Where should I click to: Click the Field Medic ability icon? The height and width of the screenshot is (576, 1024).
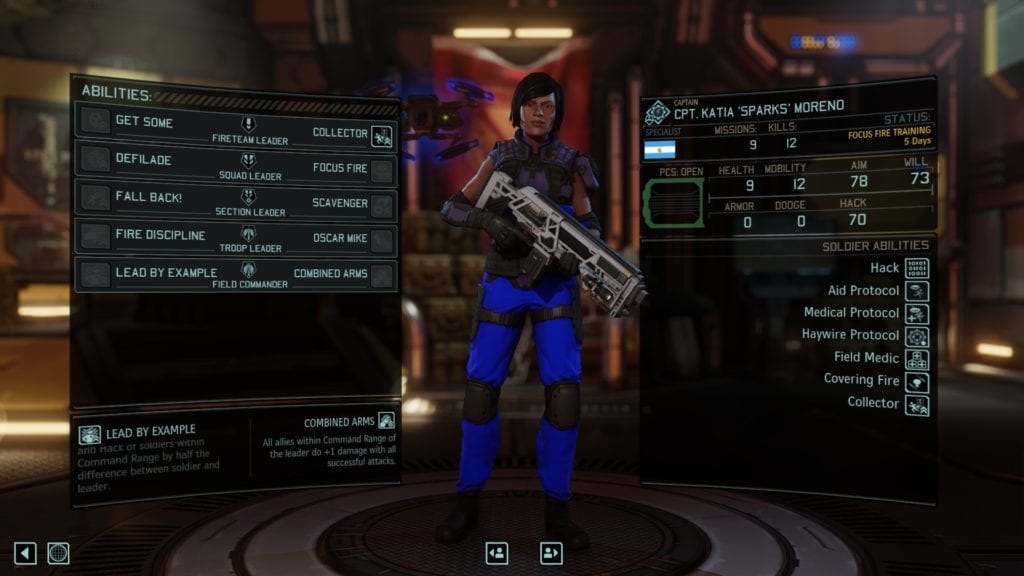tap(916, 359)
